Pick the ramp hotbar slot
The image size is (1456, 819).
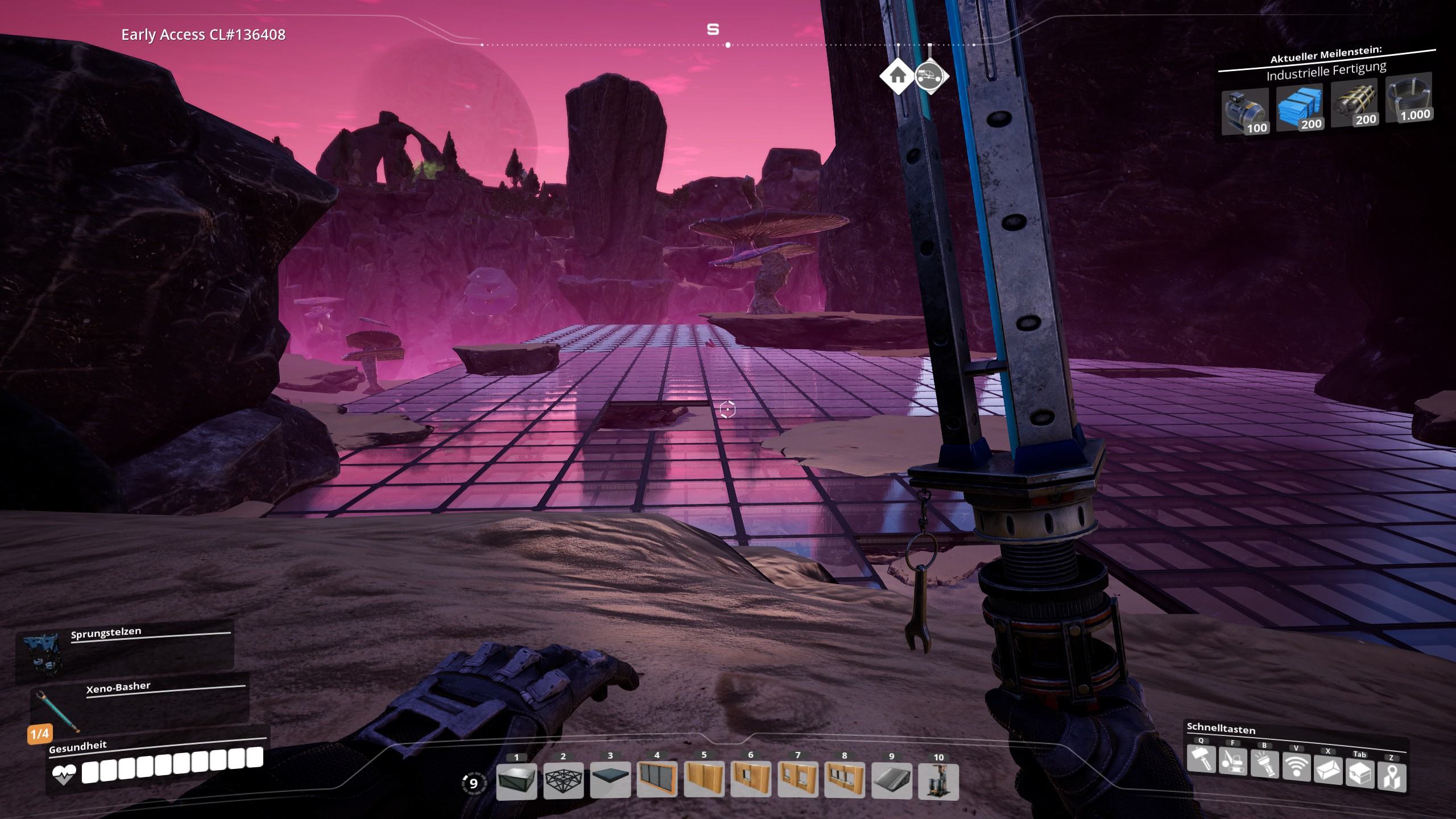point(891,780)
